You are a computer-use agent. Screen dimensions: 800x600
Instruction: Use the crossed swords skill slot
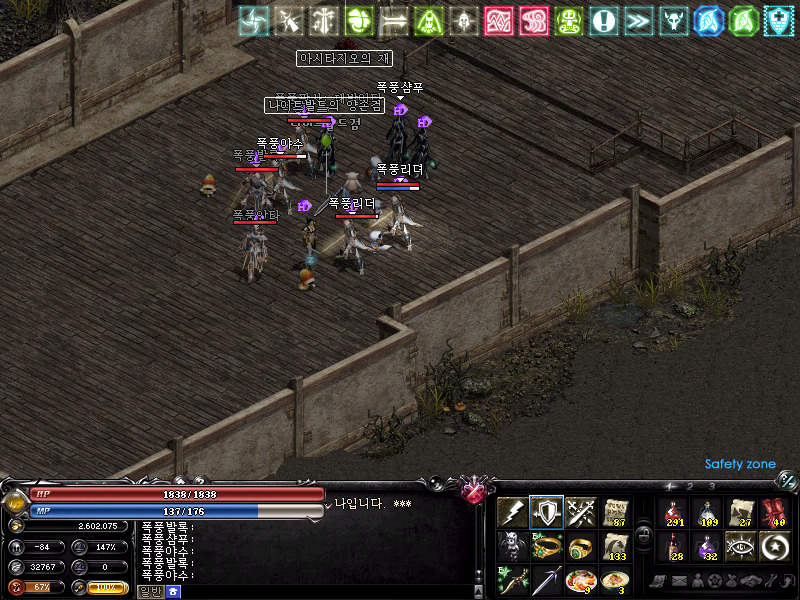581,512
